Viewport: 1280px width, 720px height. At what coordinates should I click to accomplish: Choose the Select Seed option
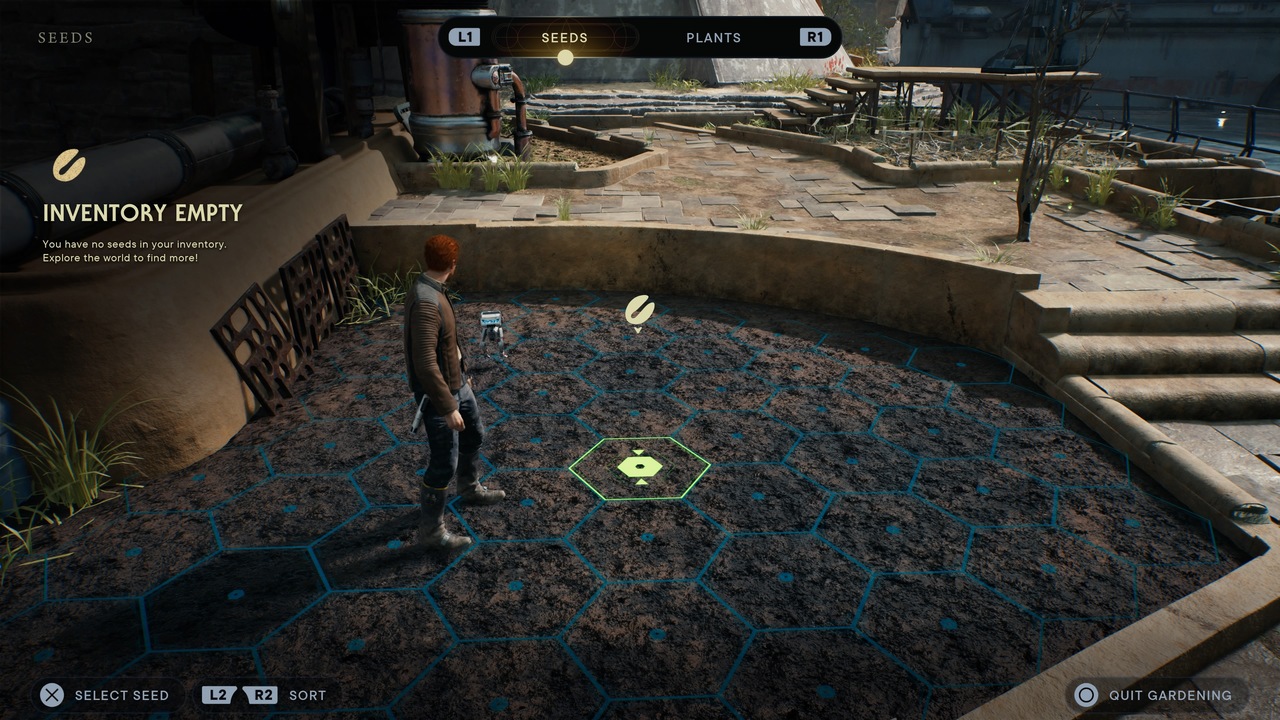tap(105, 695)
